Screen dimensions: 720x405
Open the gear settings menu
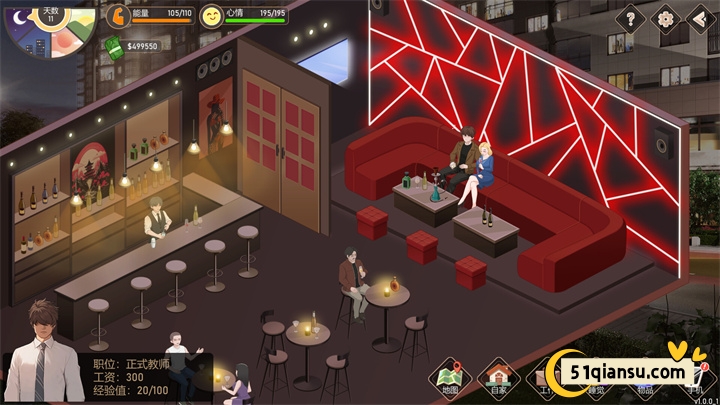point(664,18)
